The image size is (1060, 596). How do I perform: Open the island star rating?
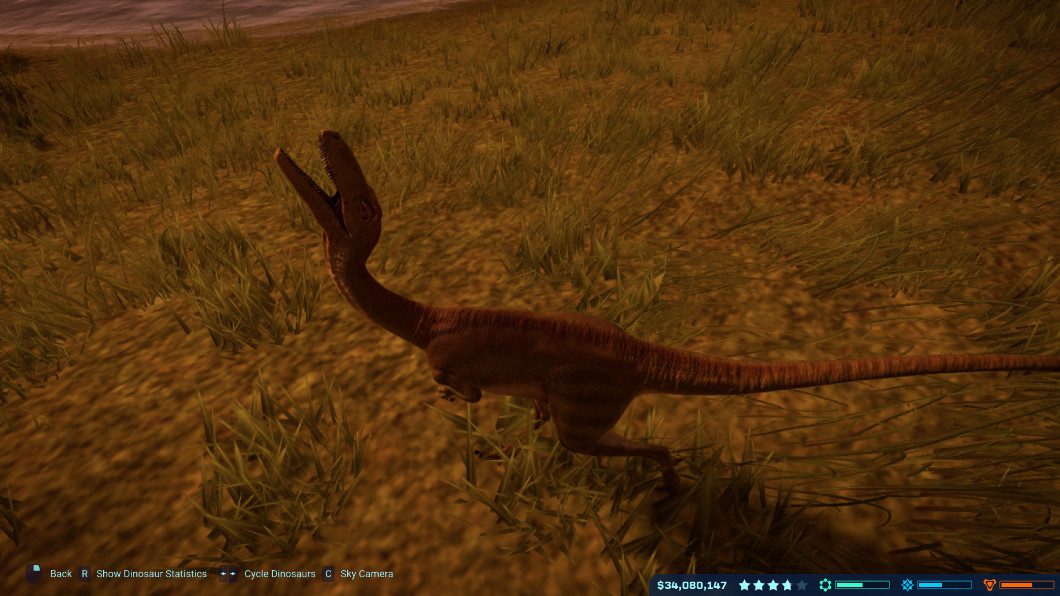pos(772,585)
